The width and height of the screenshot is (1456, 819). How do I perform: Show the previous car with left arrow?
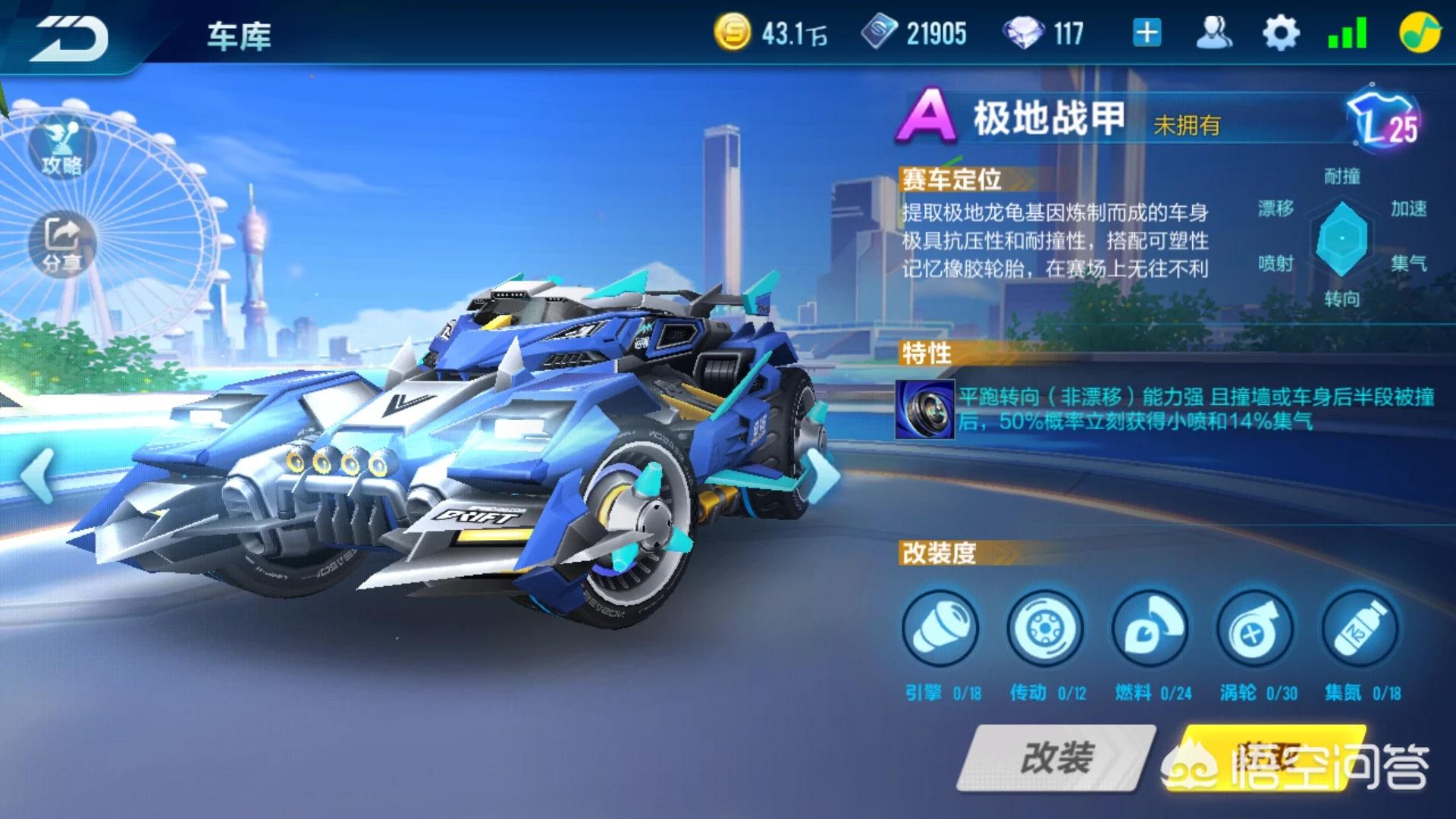(36, 475)
